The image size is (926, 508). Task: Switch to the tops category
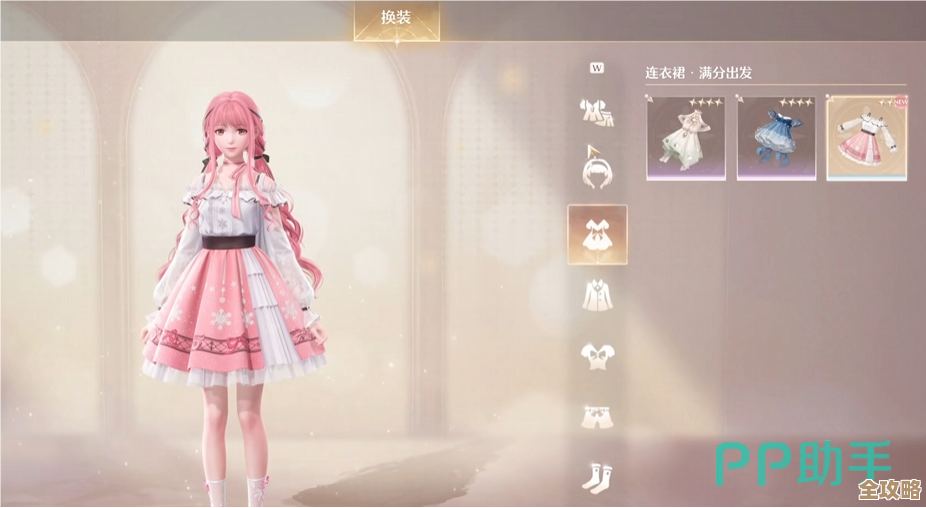(x=597, y=355)
